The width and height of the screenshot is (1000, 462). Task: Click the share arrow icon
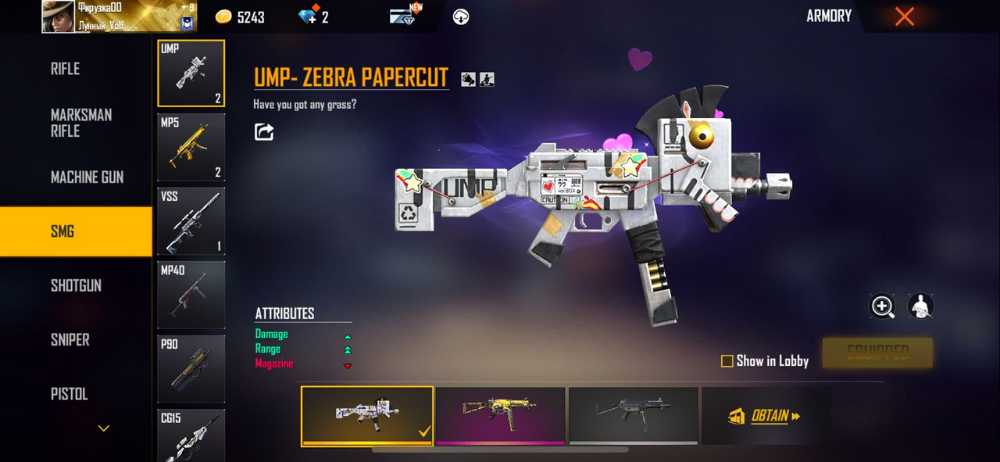(x=264, y=132)
